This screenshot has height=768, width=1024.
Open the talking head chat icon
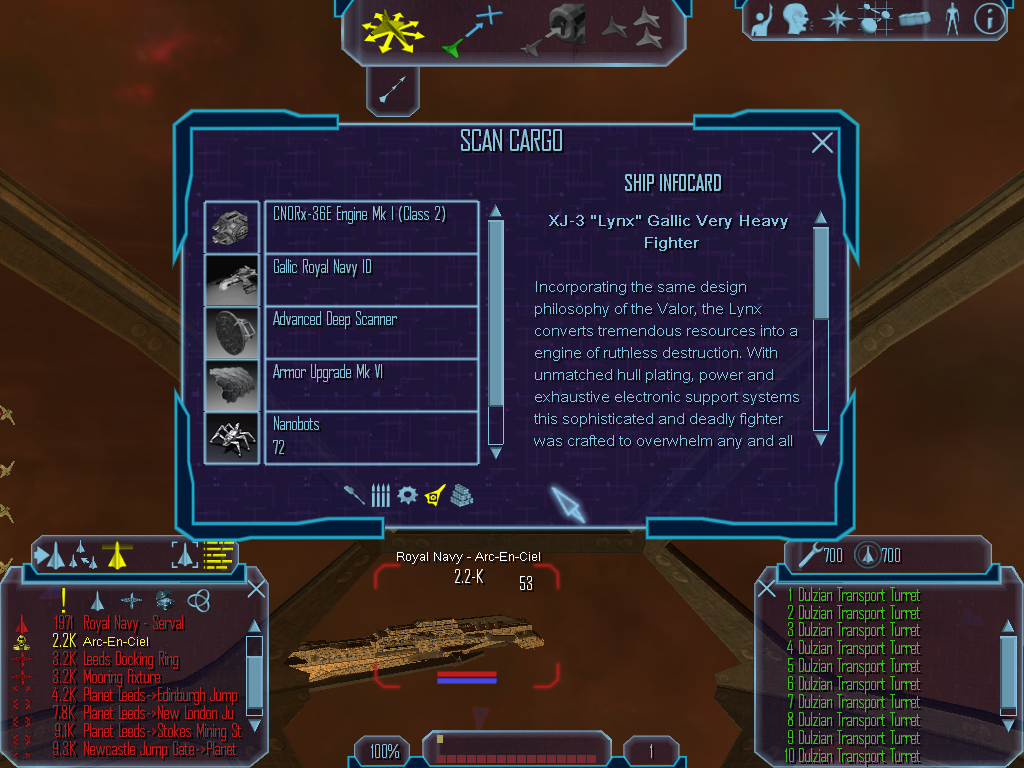[x=797, y=18]
